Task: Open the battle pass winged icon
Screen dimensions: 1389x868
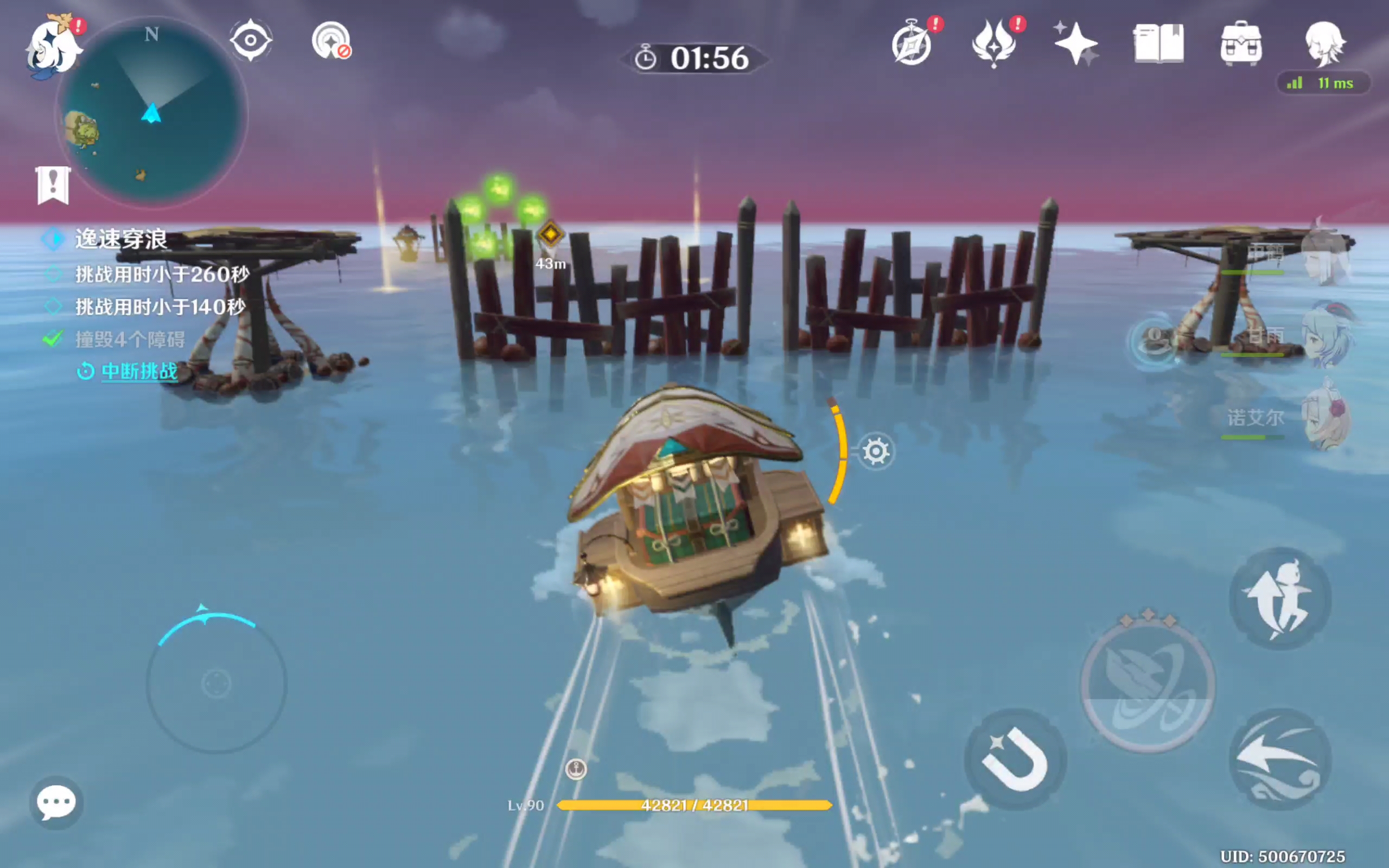Action: tap(994, 44)
